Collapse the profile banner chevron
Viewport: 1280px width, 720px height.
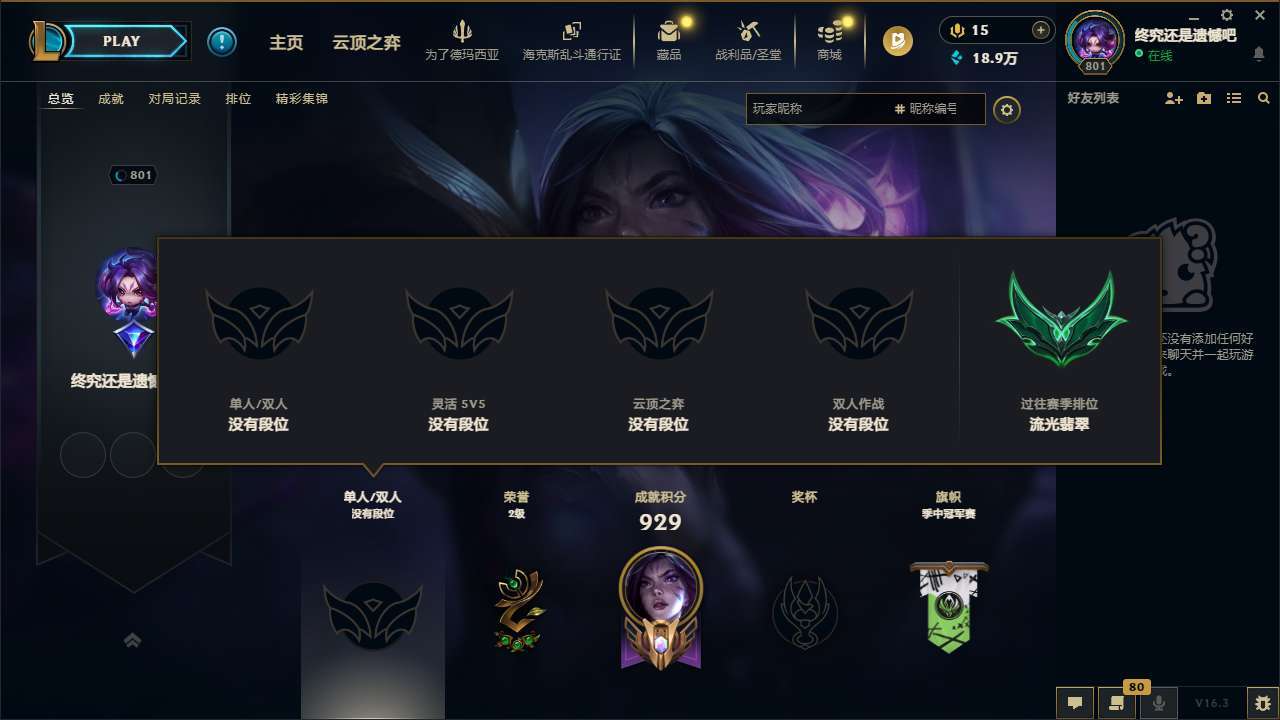(133, 640)
